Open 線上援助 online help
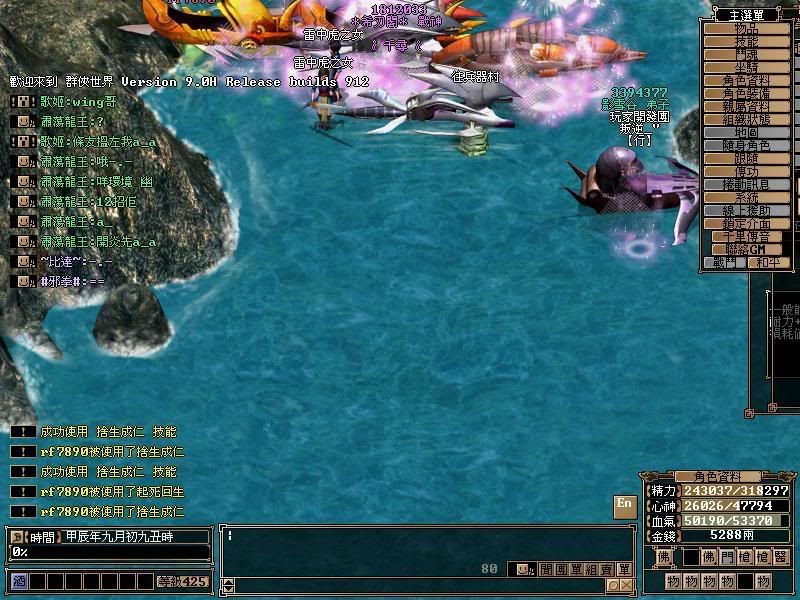Screen dimensions: 800x600 pyautogui.click(x=746, y=211)
